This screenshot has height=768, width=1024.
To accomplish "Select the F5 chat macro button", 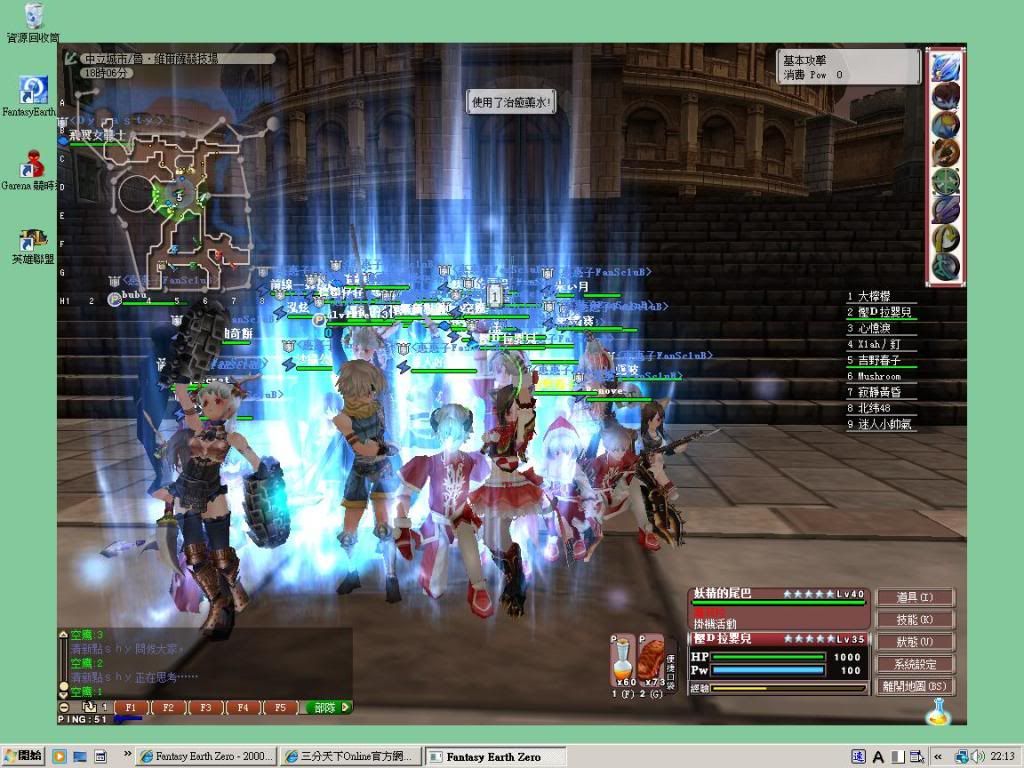I will [279, 707].
